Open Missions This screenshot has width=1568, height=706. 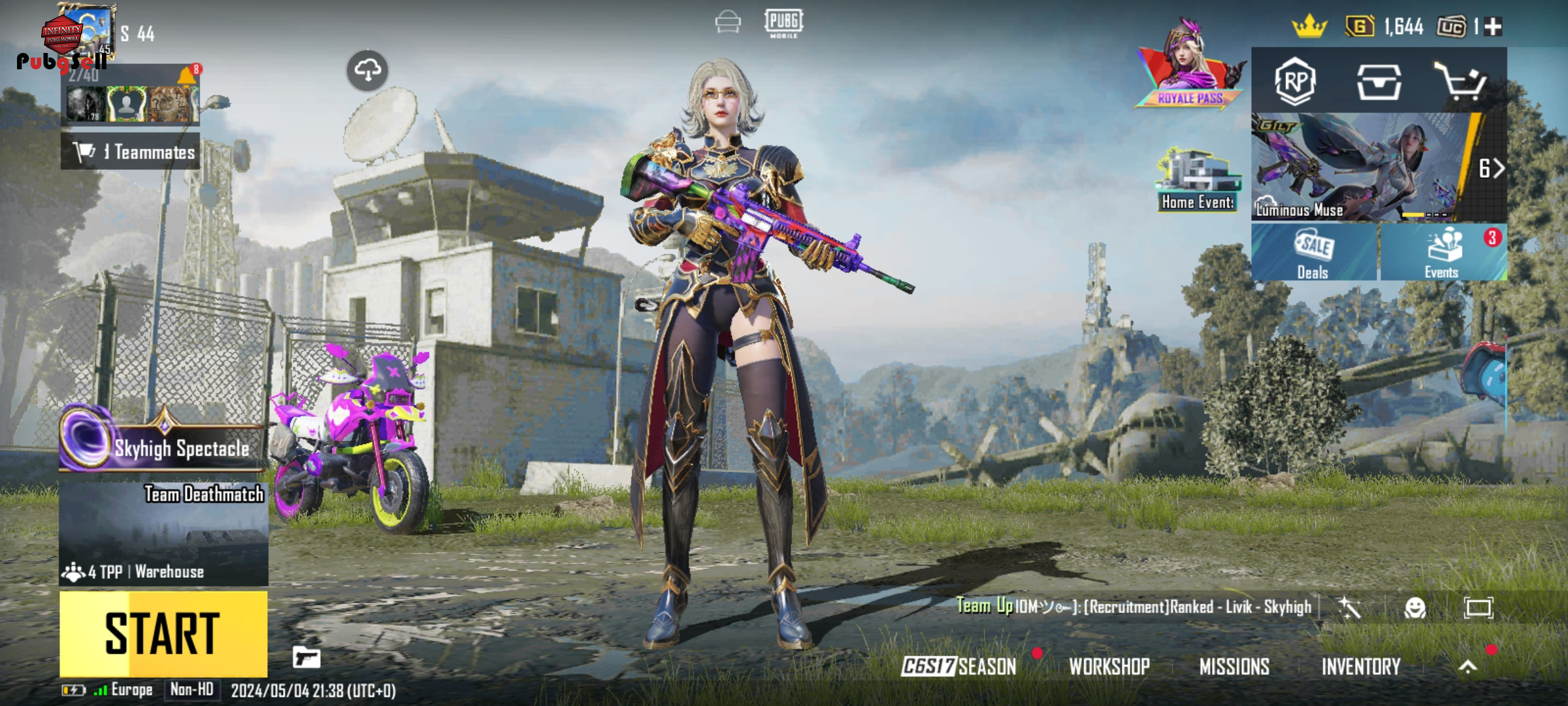point(1234,666)
